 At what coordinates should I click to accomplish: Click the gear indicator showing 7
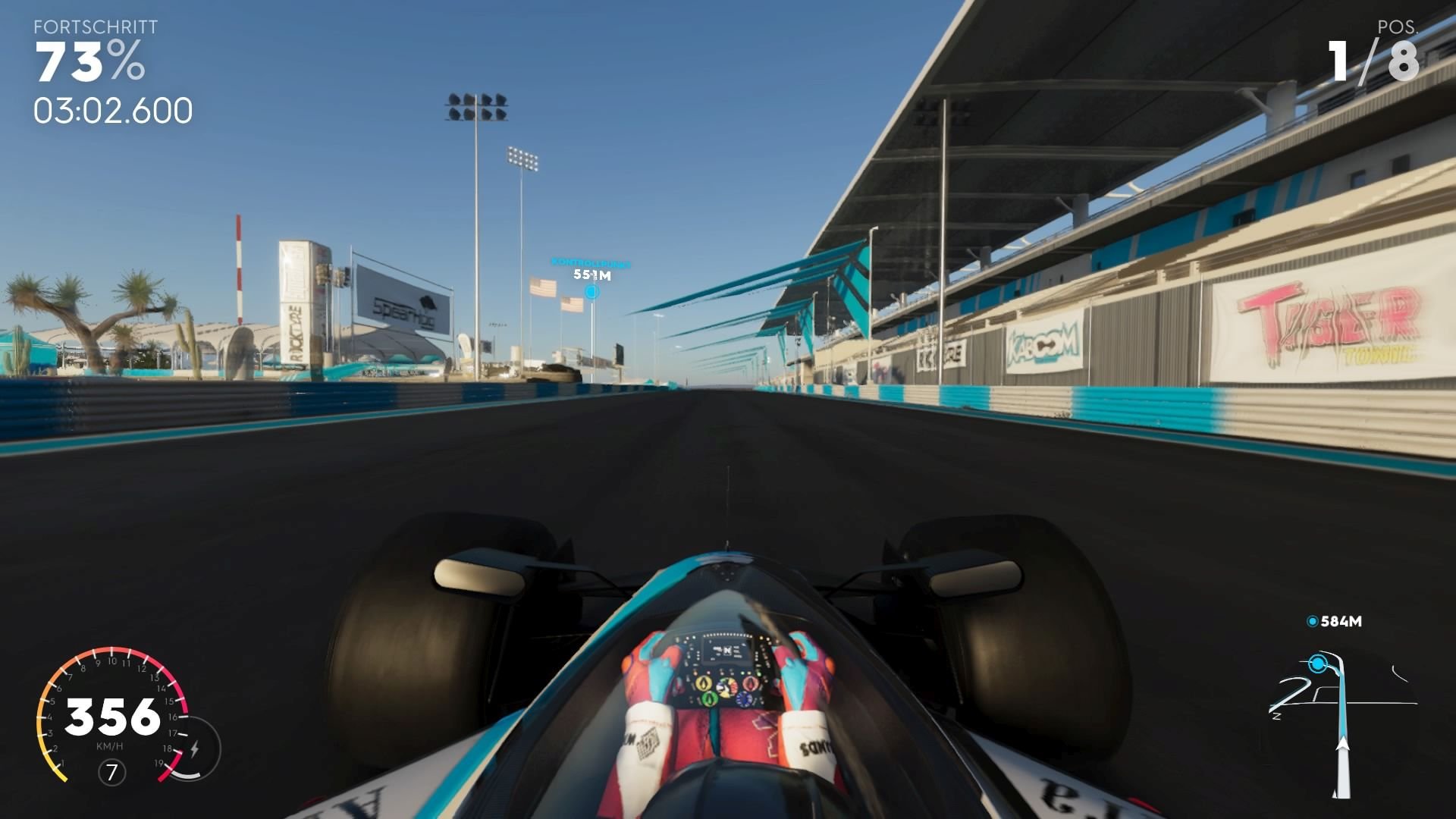(x=111, y=772)
